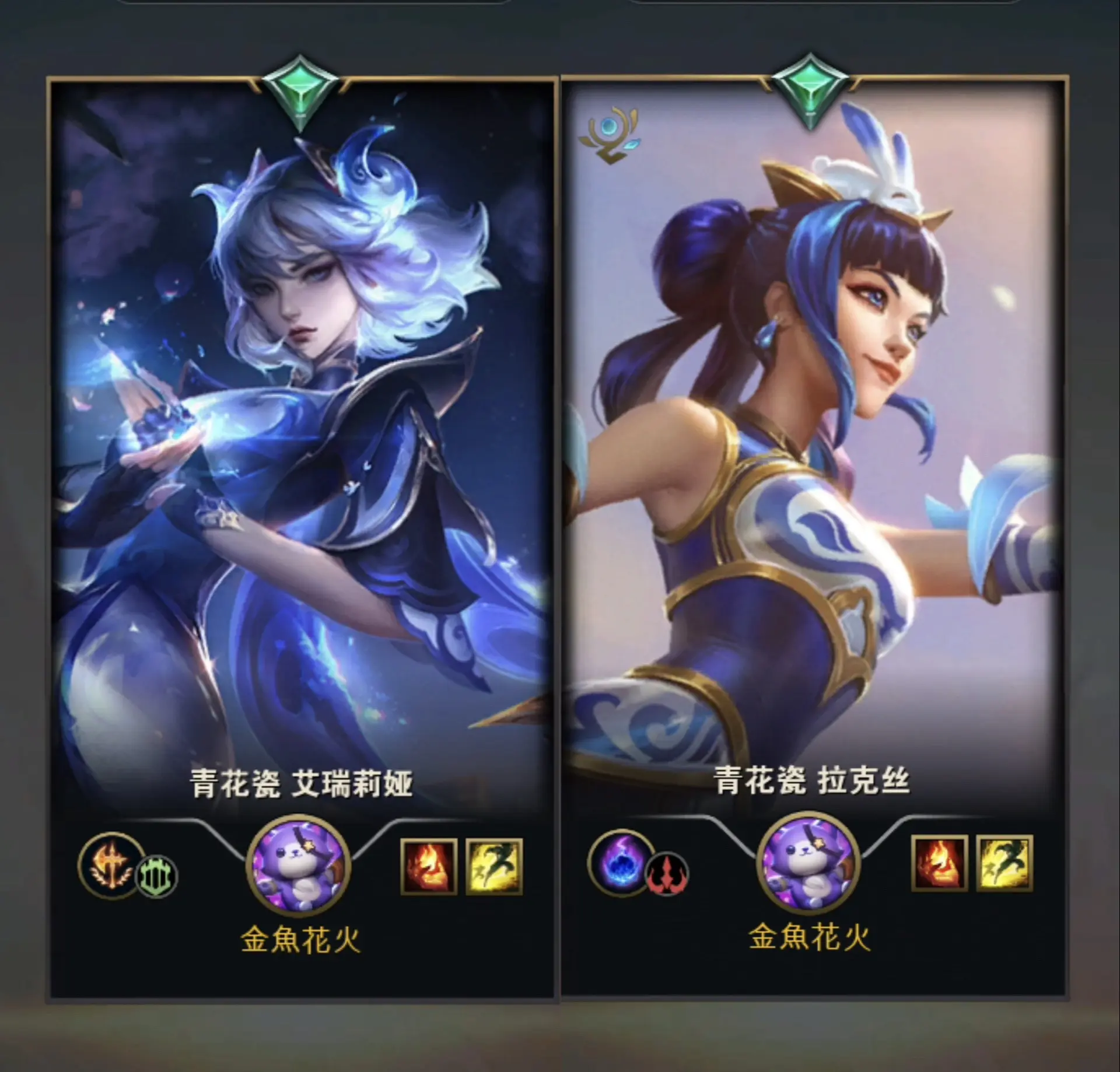The height and width of the screenshot is (1072, 1120).
Task: Select the Conqueror keystone rune on Irelia's card
Action: pyautogui.click(x=110, y=868)
